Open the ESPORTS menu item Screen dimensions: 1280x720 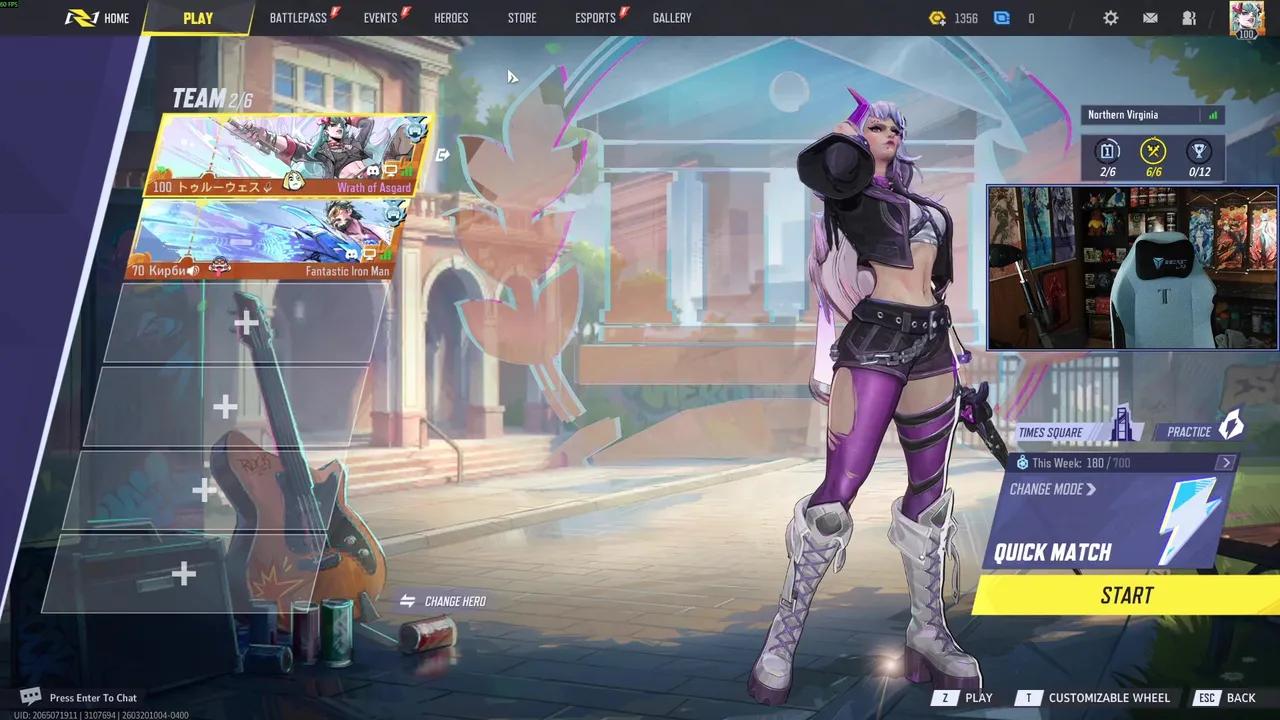[x=594, y=17]
